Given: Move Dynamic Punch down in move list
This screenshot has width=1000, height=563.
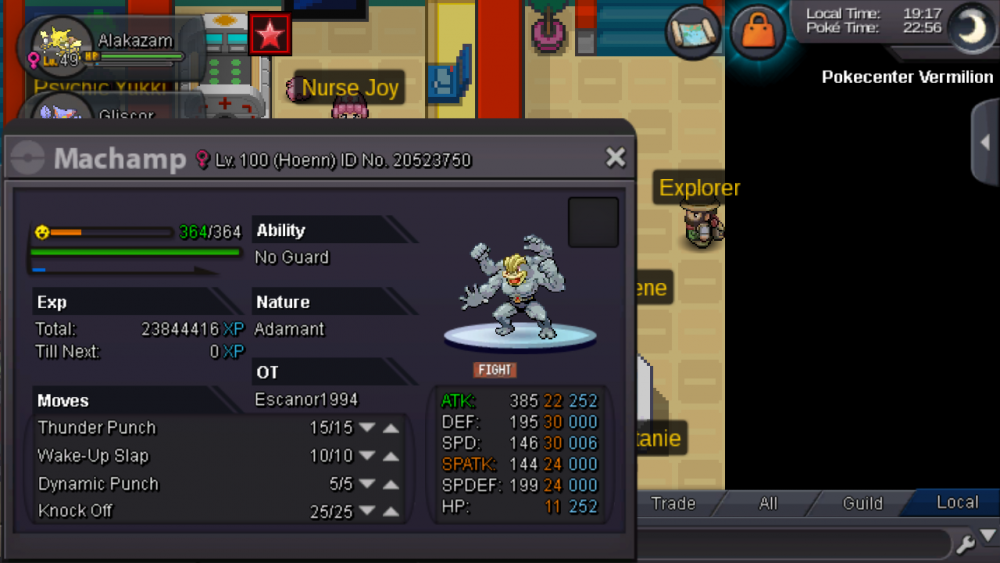Looking at the screenshot, I should pos(367,484).
